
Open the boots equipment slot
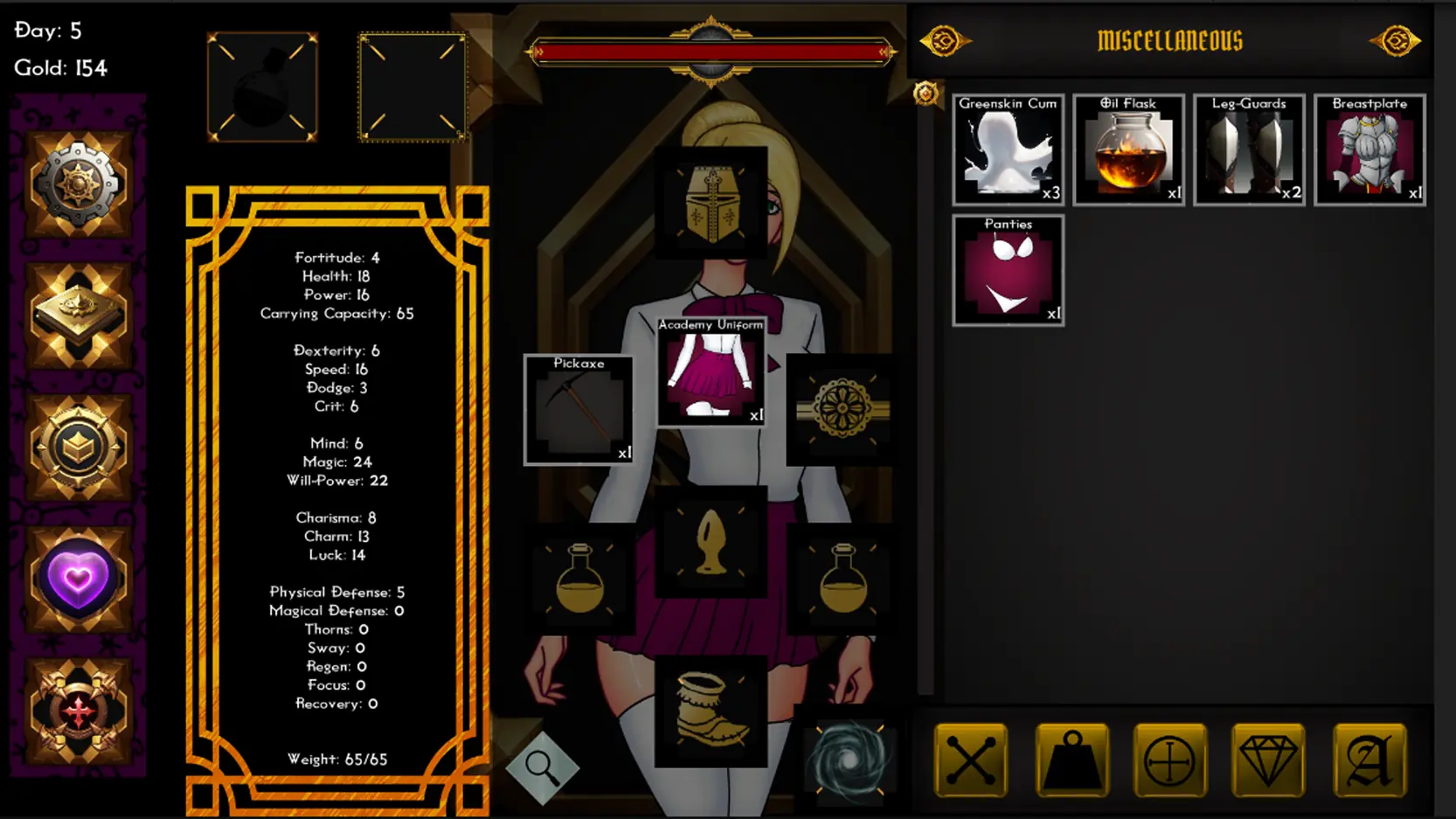[711, 710]
